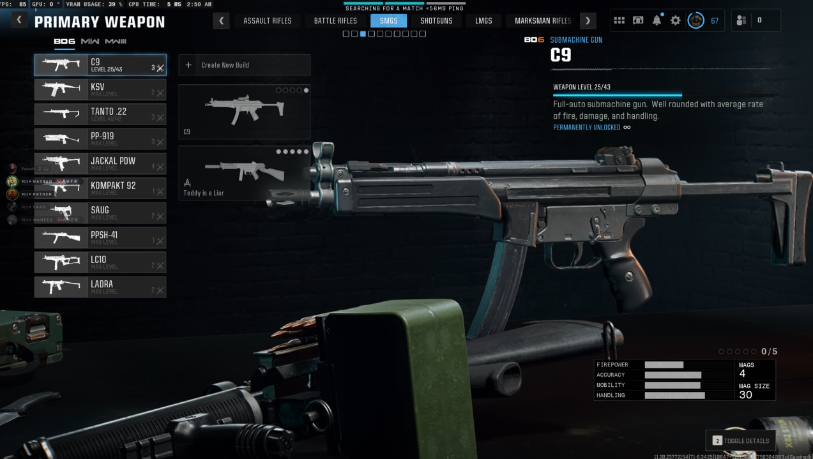
Task: Create New Build for the C9
Action: point(244,65)
